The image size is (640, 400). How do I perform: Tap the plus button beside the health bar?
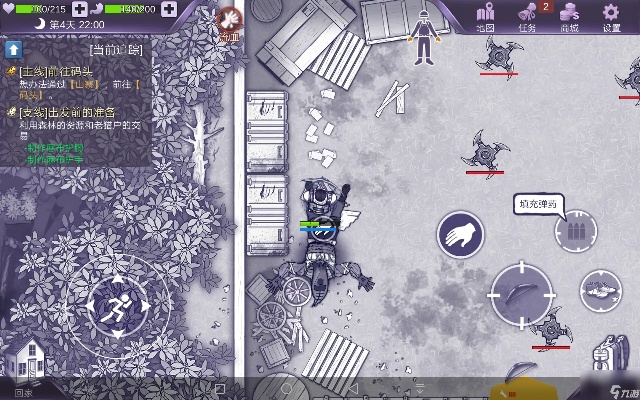tap(80, 9)
